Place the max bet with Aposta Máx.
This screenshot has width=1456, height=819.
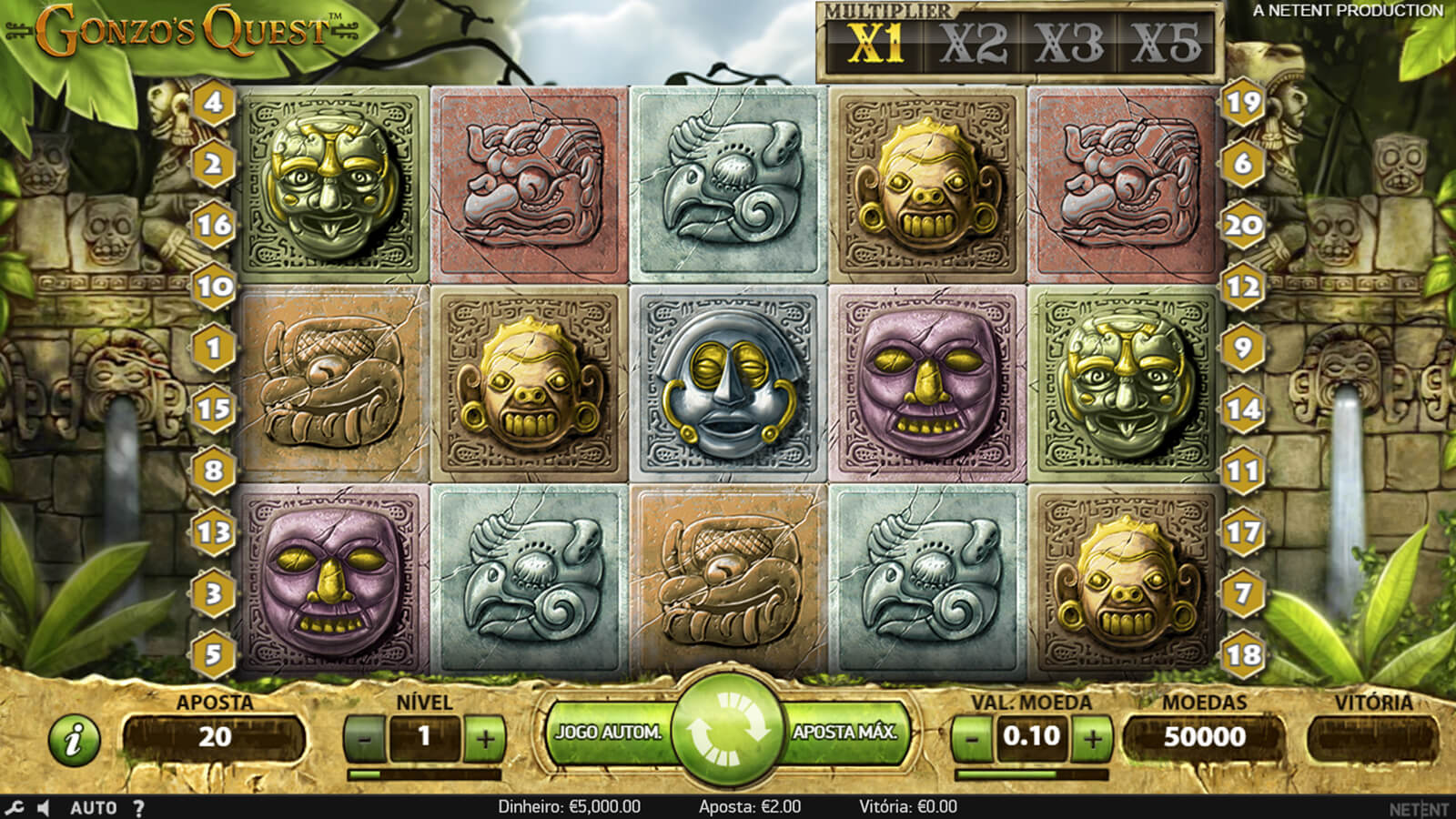(845, 733)
